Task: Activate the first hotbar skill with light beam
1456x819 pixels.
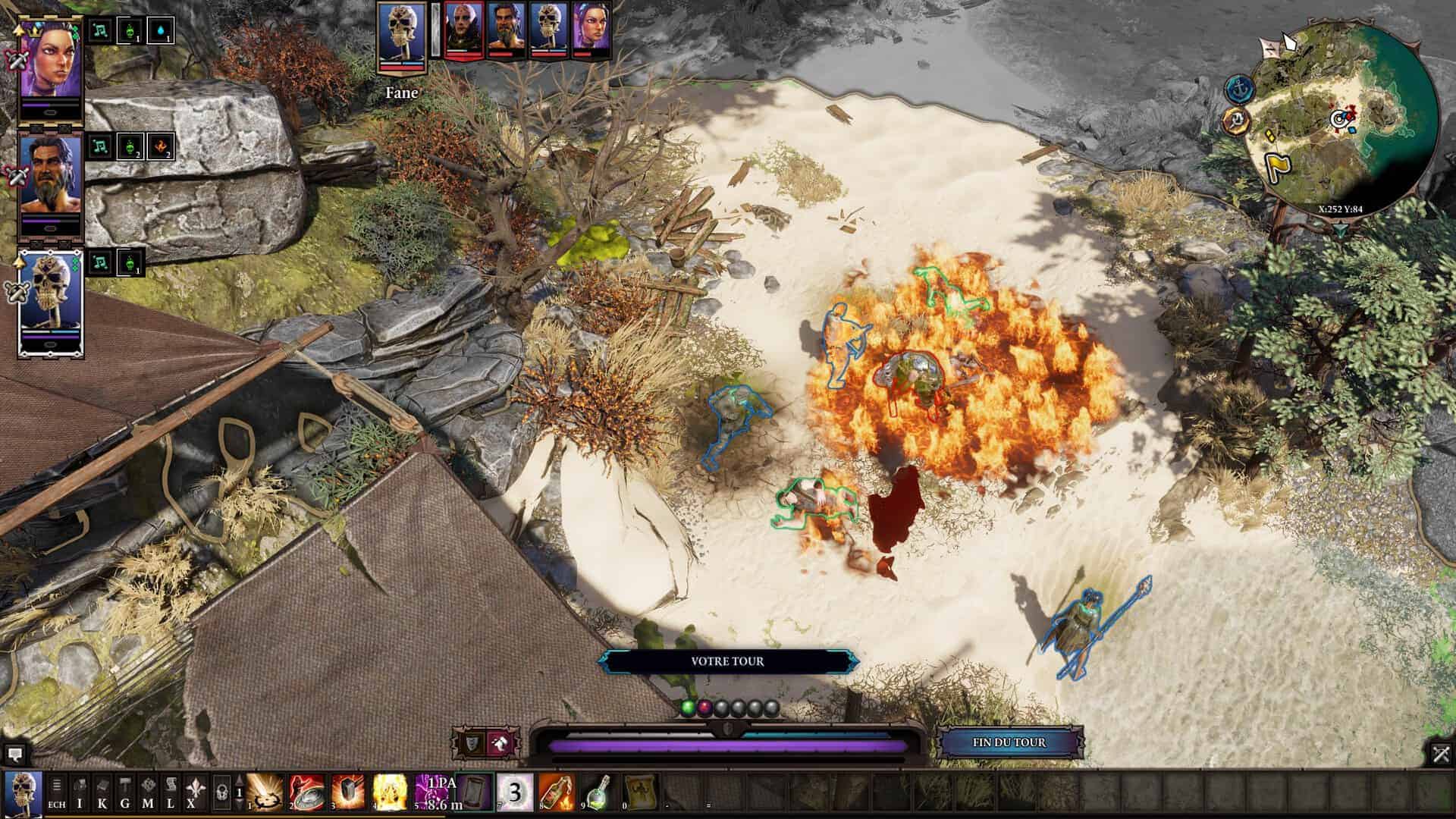Action: (x=265, y=792)
